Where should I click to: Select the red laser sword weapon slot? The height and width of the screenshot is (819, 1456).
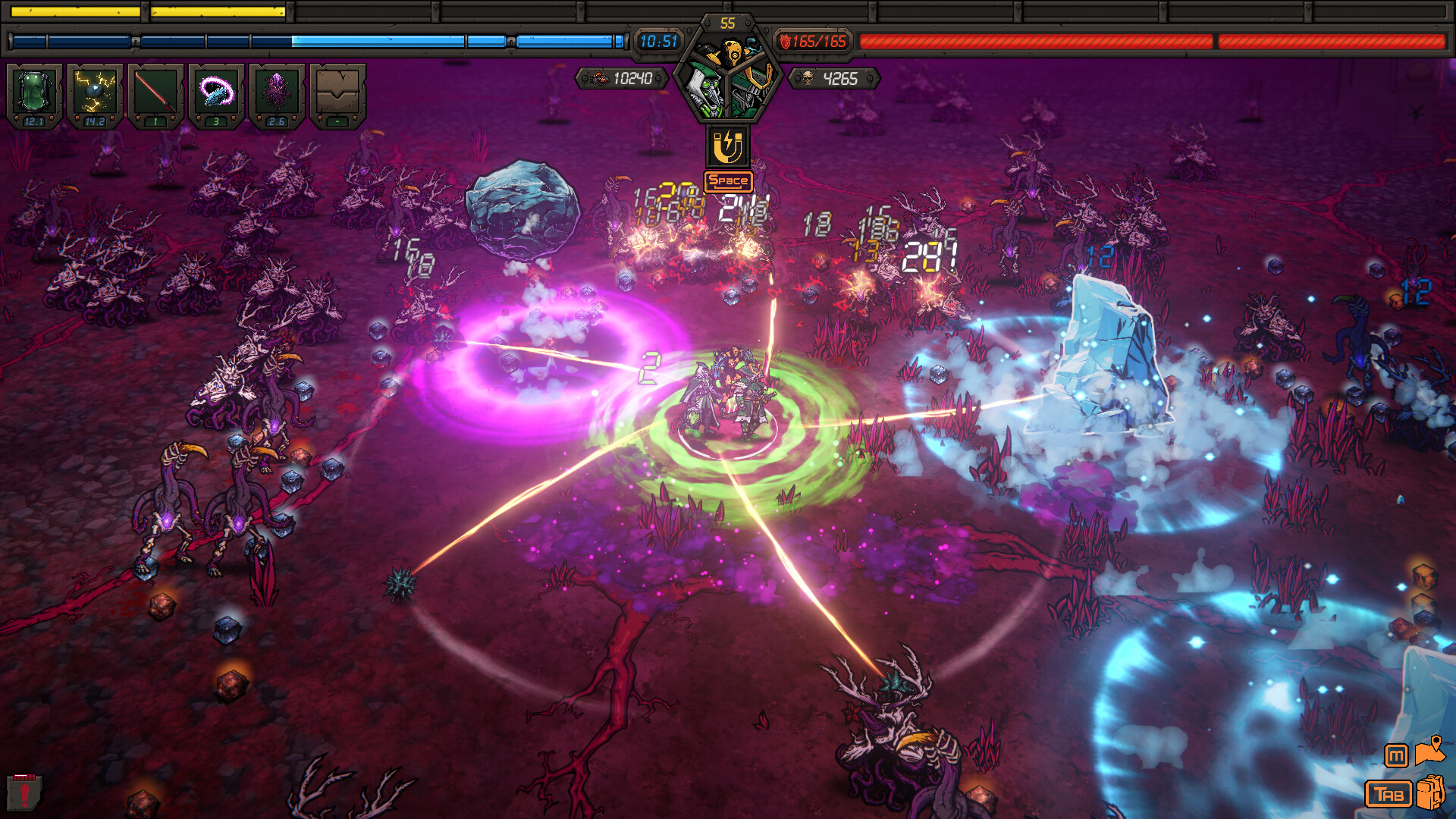coord(155,91)
